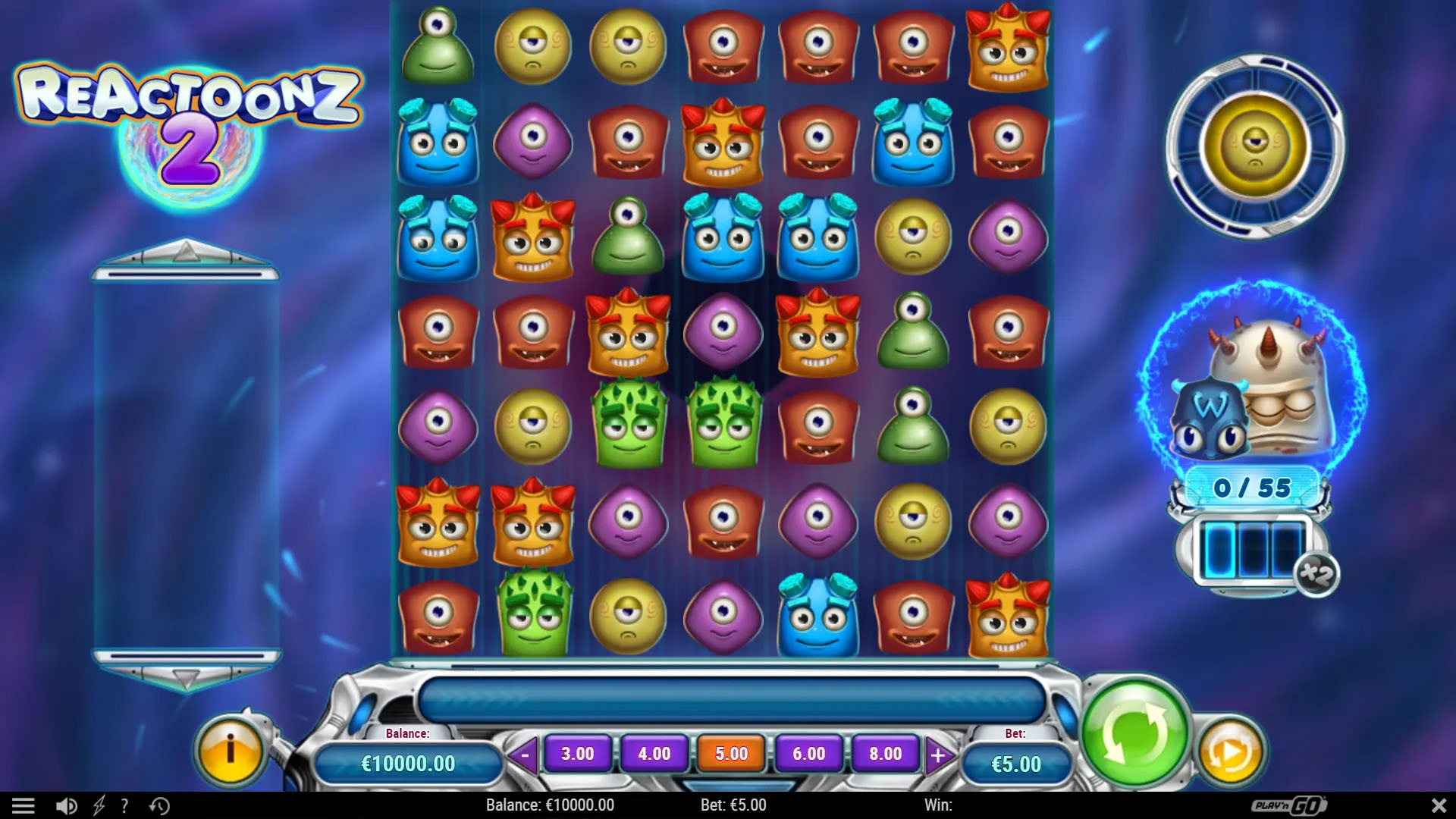Increase the bet with the plus arrow

939,754
